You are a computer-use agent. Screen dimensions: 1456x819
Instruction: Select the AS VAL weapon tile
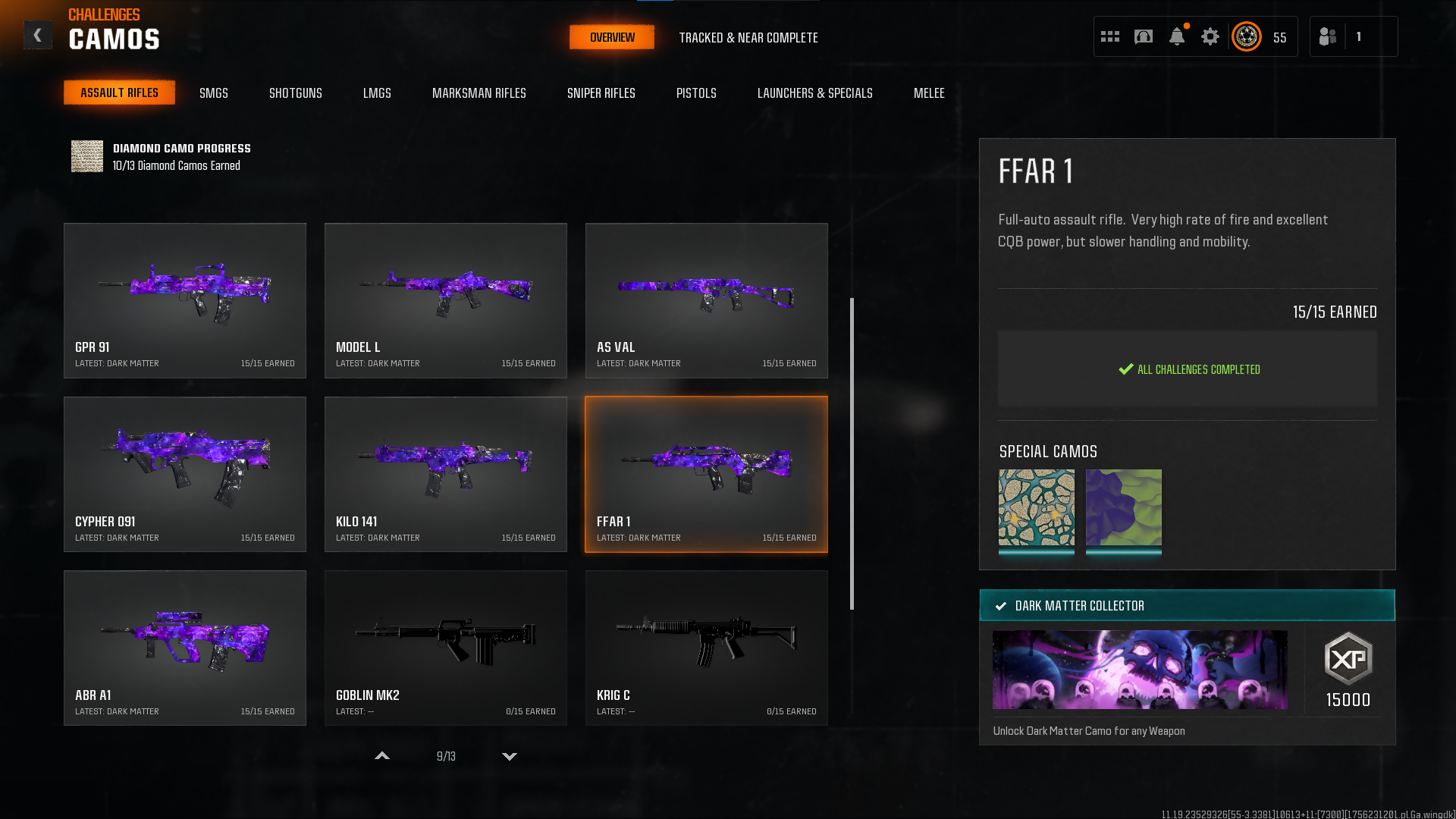click(707, 300)
